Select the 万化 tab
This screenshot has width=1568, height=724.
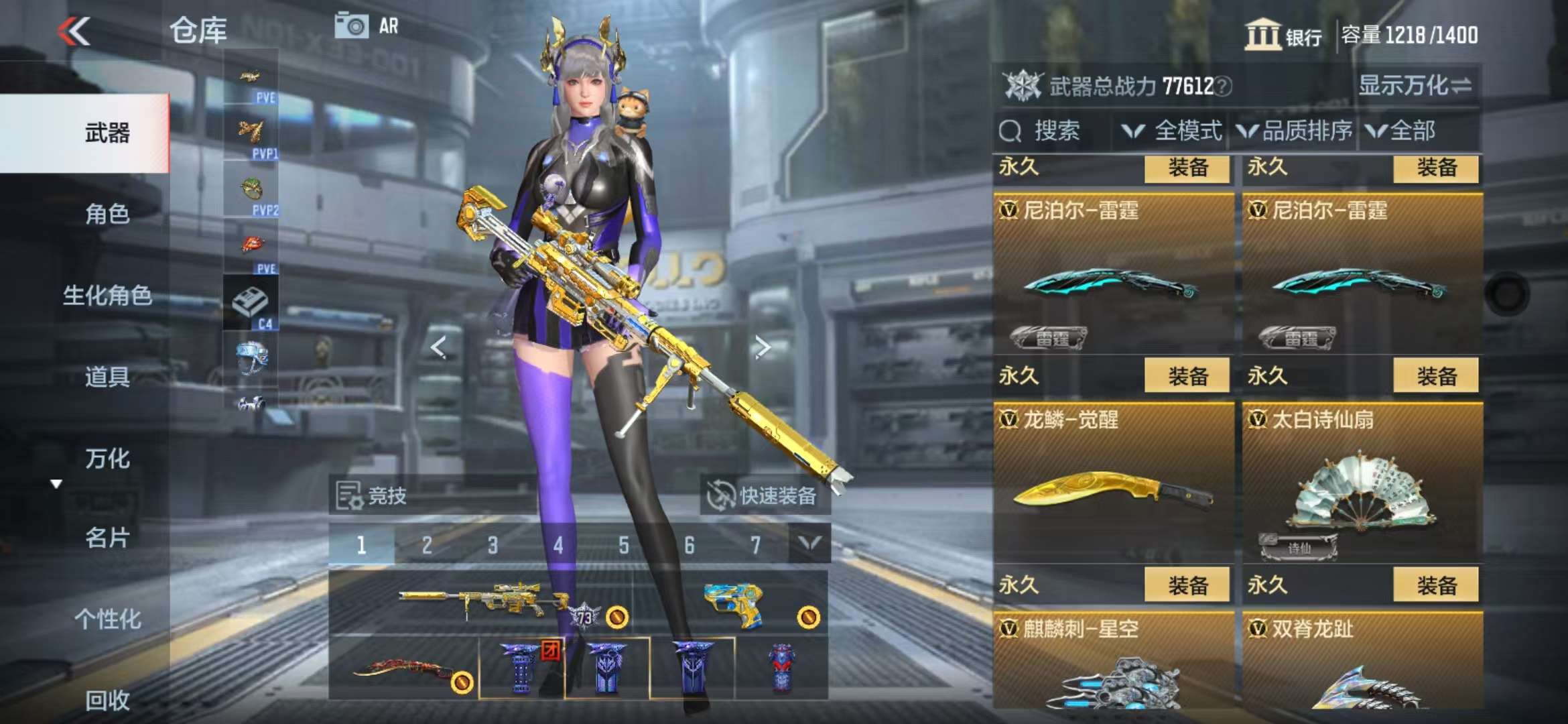click(x=107, y=459)
